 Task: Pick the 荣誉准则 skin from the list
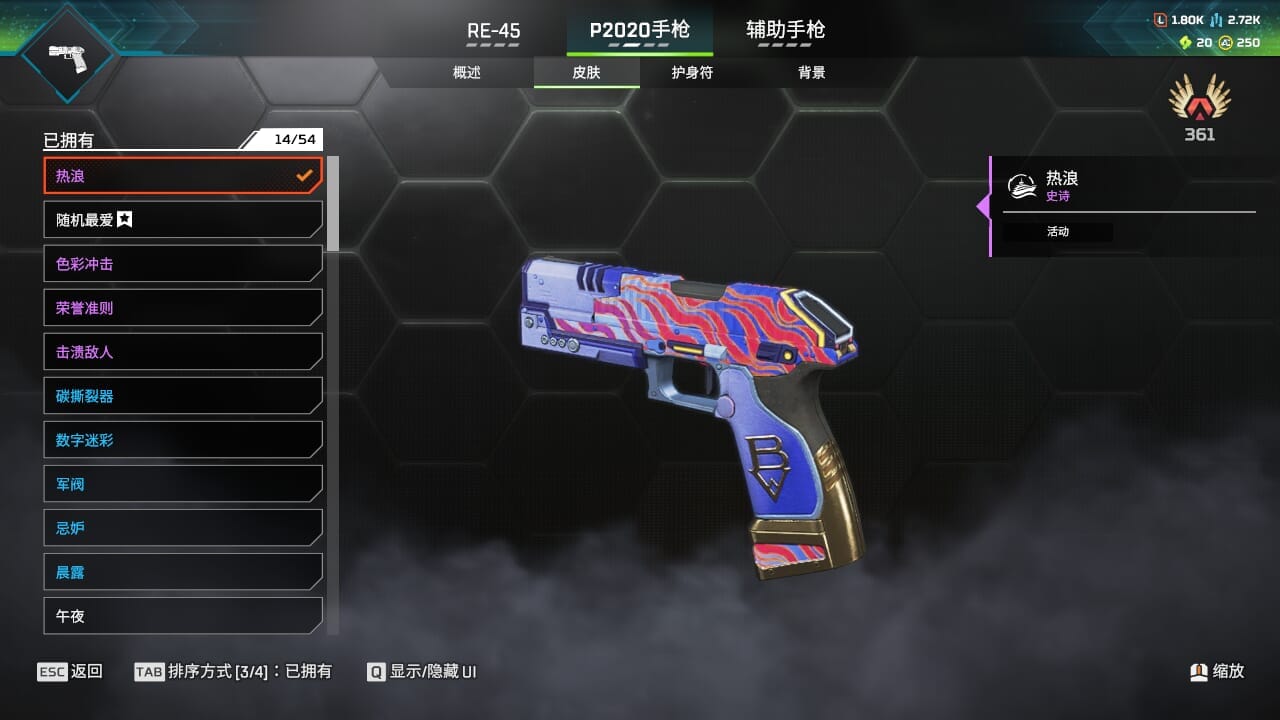click(183, 308)
